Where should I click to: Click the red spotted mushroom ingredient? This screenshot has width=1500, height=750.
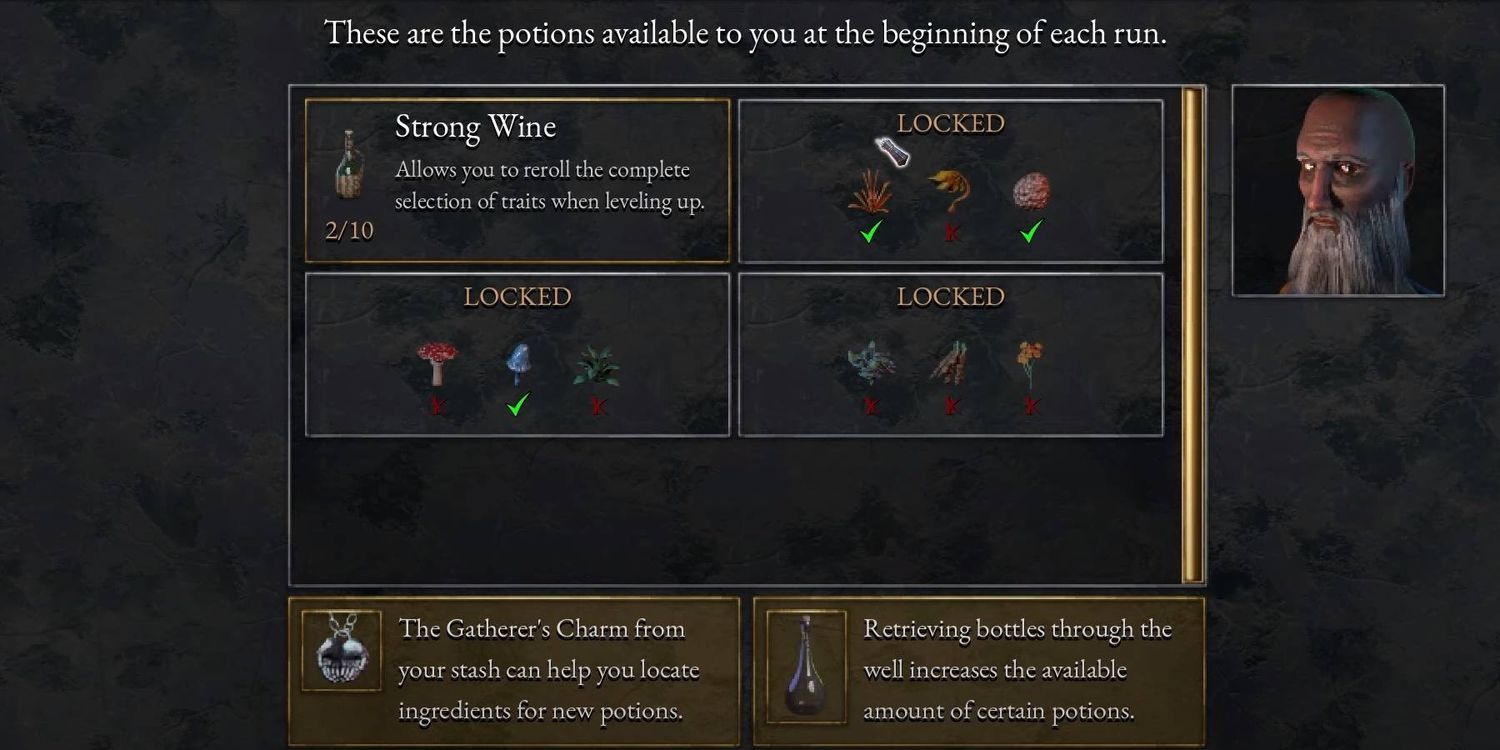437,362
